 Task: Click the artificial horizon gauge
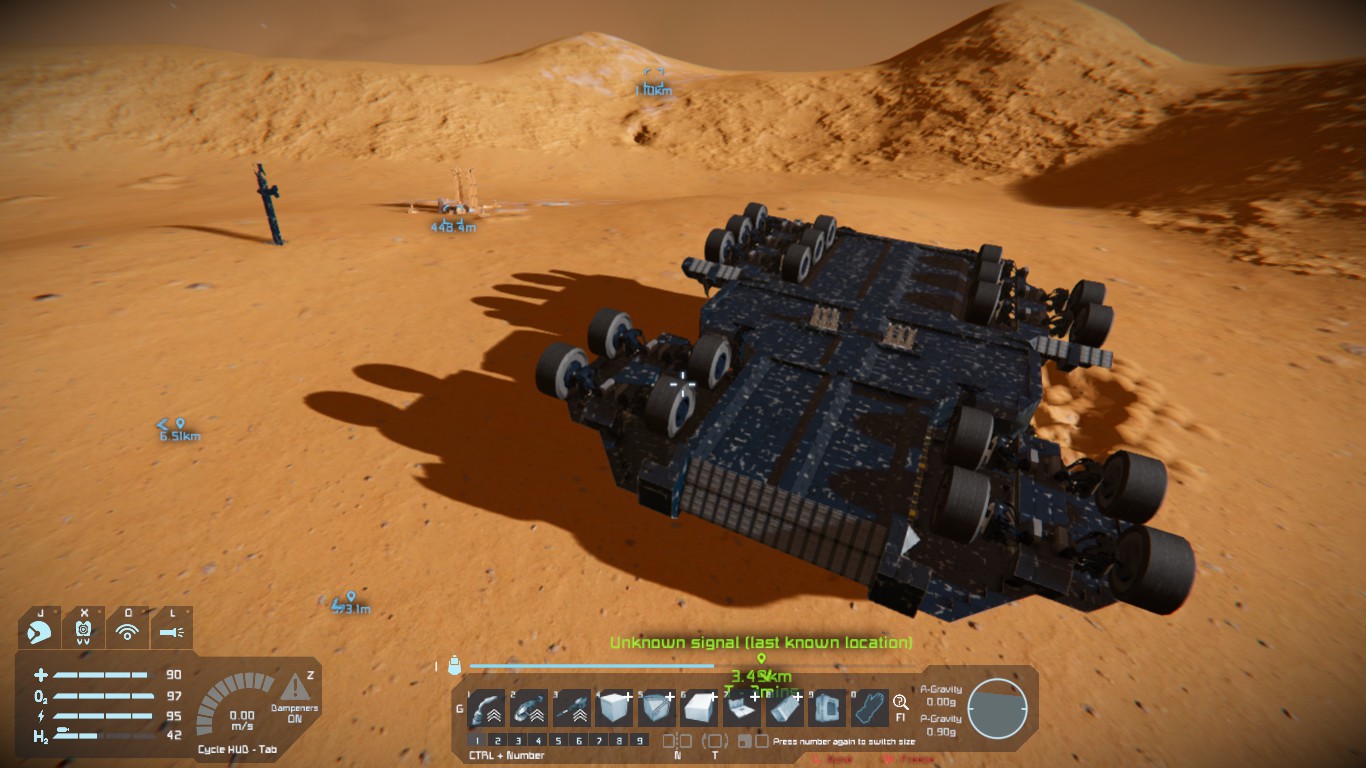(997, 708)
